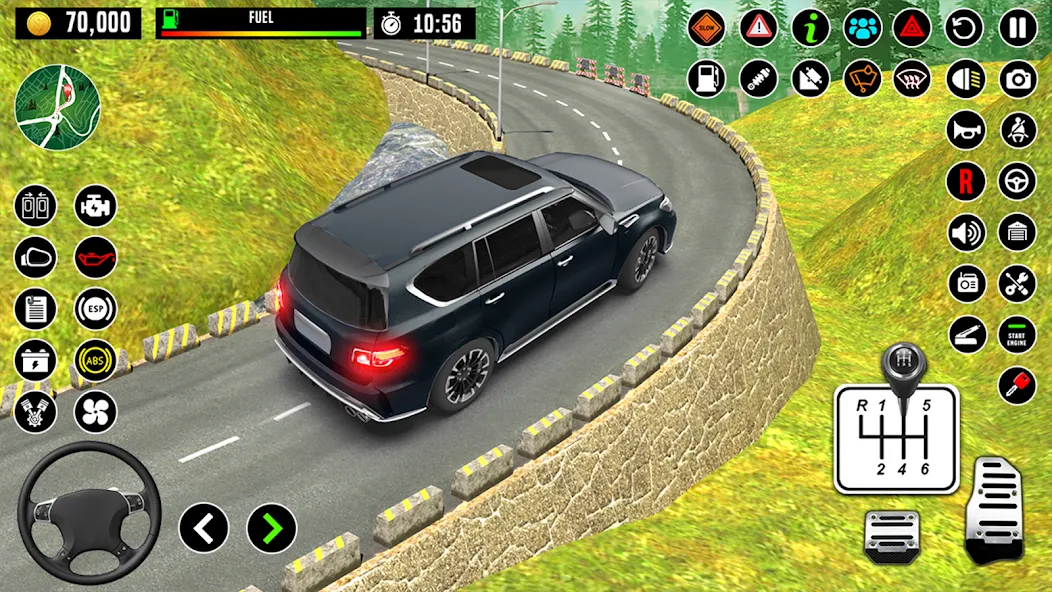This screenshot has height=592, width=1052.
Task: Toggle the ESP icon
Action: click(96, 309)
